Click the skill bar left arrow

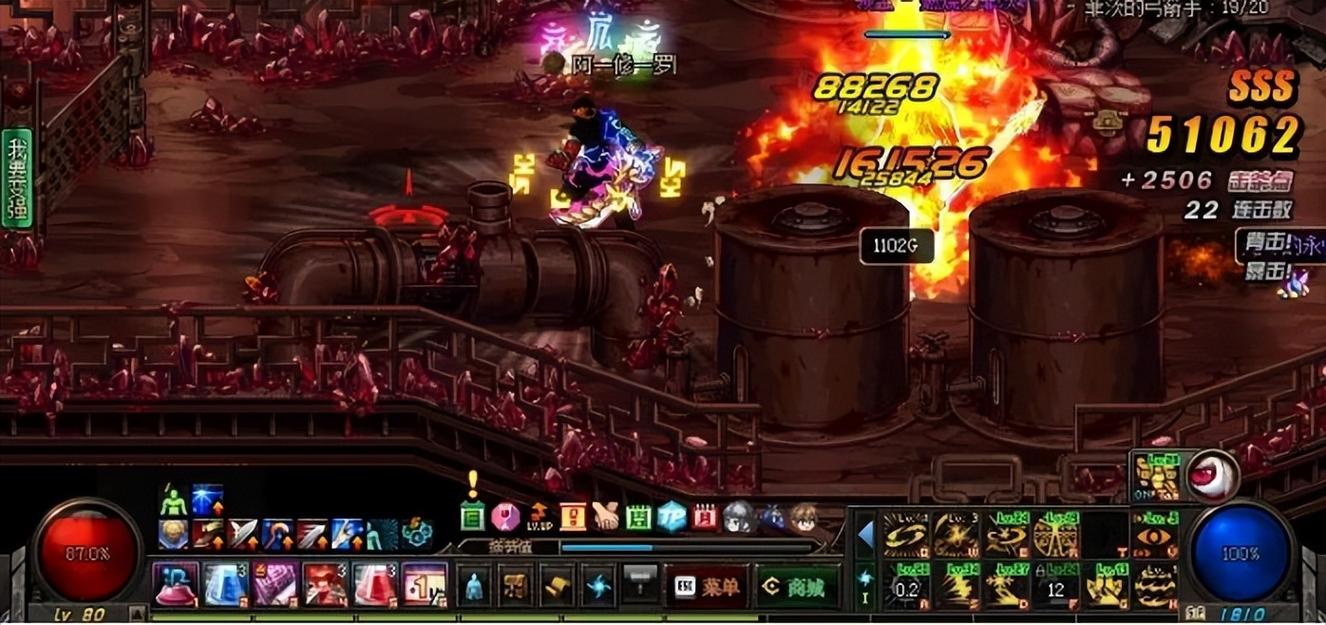pyautogui.click(x=865, y=535)
